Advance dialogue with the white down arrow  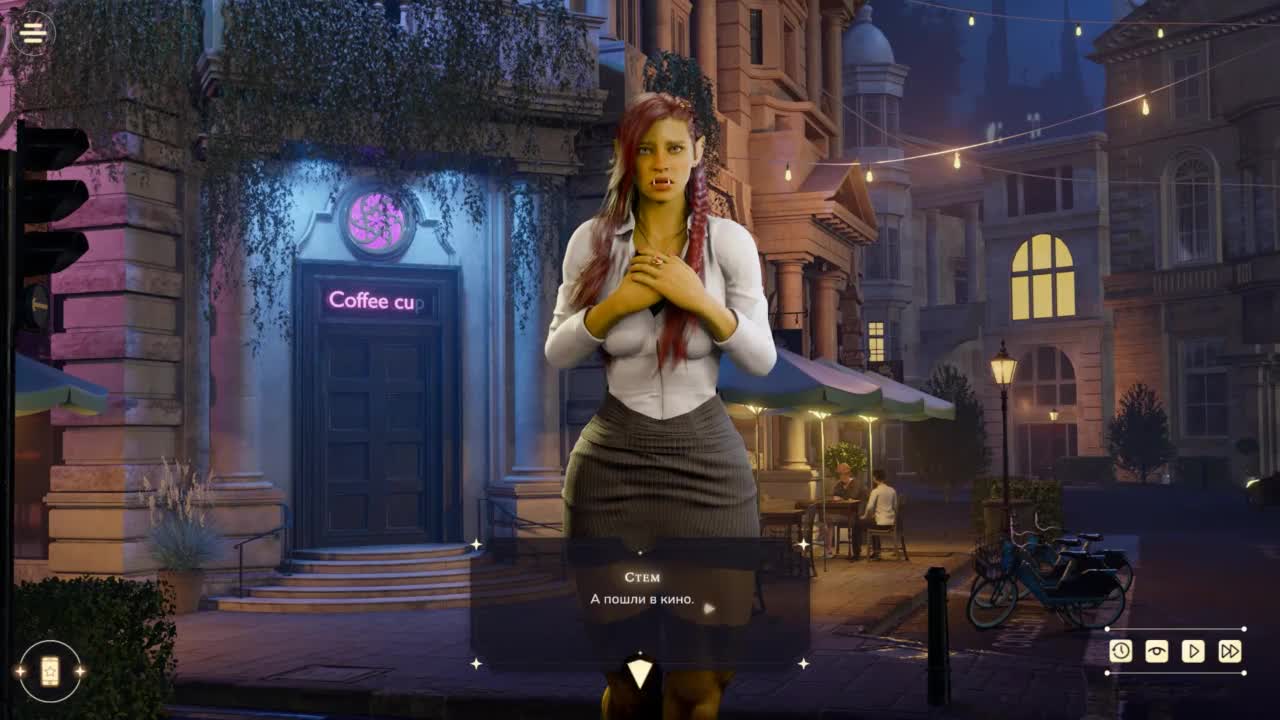click(640, 673)
